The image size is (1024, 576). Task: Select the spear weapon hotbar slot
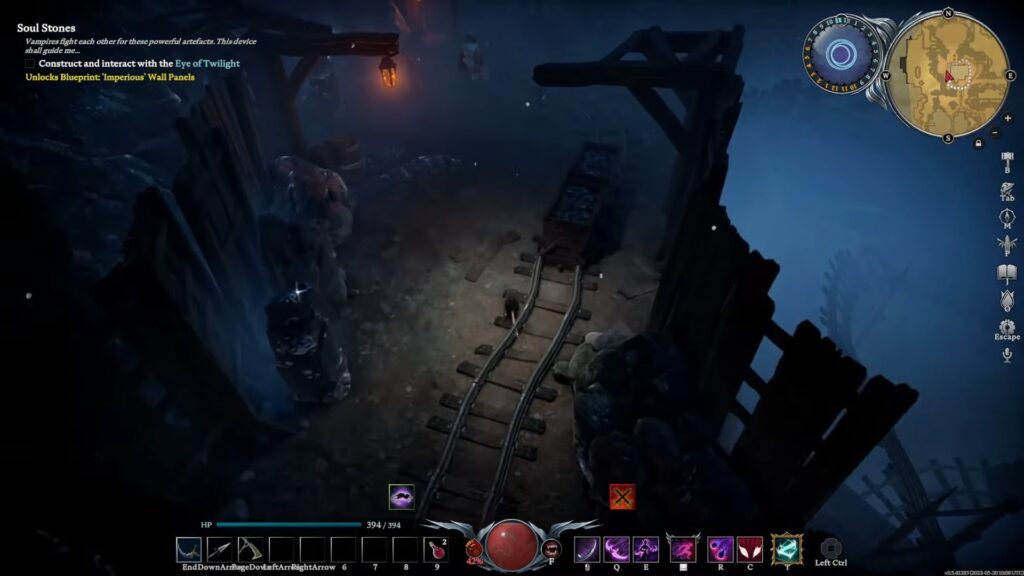[x=220, y=548]
